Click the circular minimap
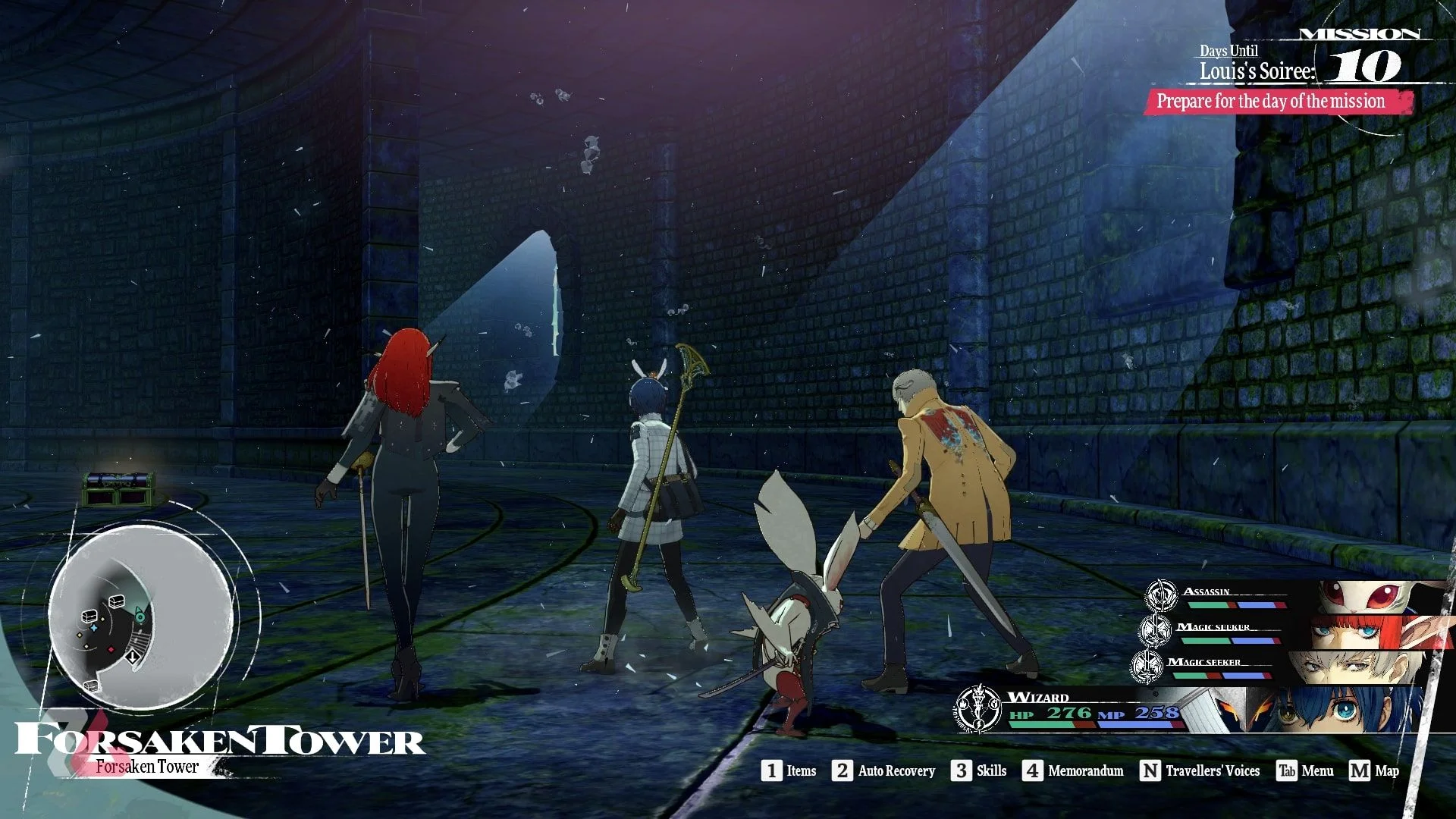Viewport: 1456px width, 819px height. (140, 616)
